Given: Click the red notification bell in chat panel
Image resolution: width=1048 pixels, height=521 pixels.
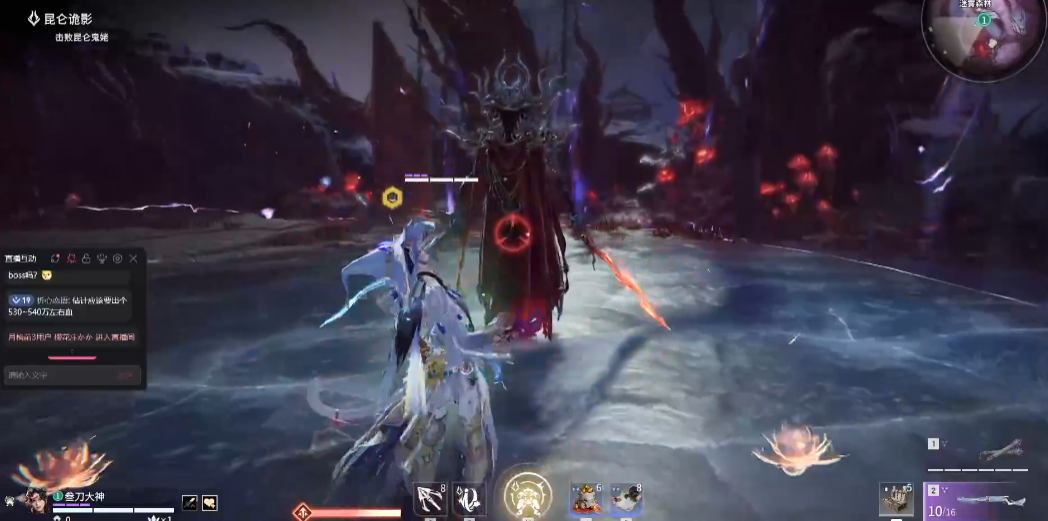Looking at the screenshot, I should coord(71,258).
